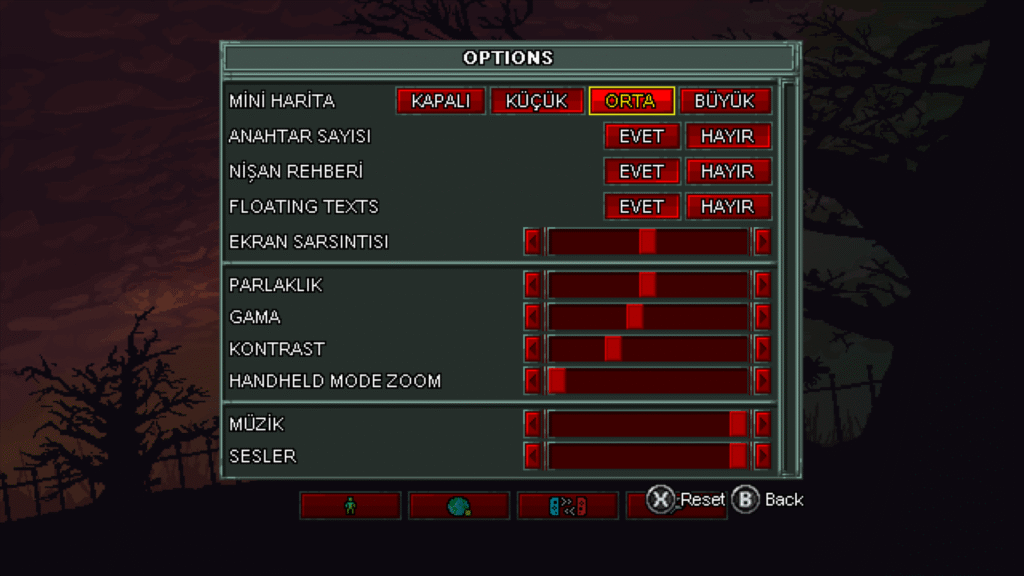This screenshot has height=576, width=1024.
Task: Turn on Floating Texts with Evet
Action: click(641, 206)
